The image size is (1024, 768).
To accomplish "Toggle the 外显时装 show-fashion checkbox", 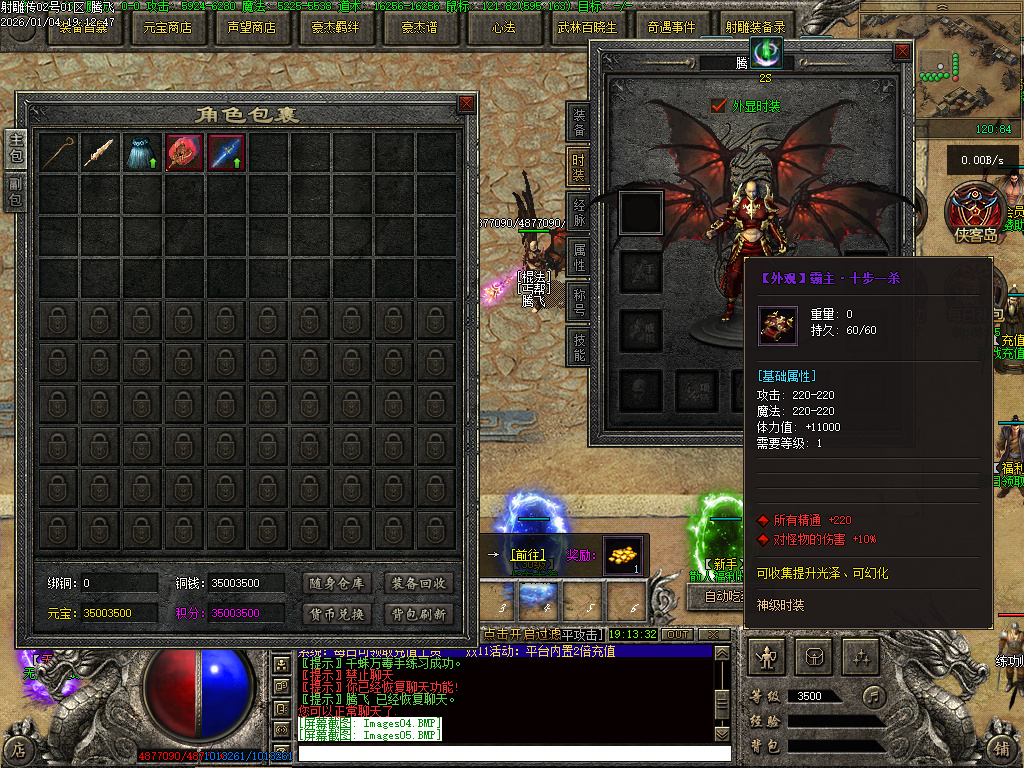I will (x=718, y=105).
